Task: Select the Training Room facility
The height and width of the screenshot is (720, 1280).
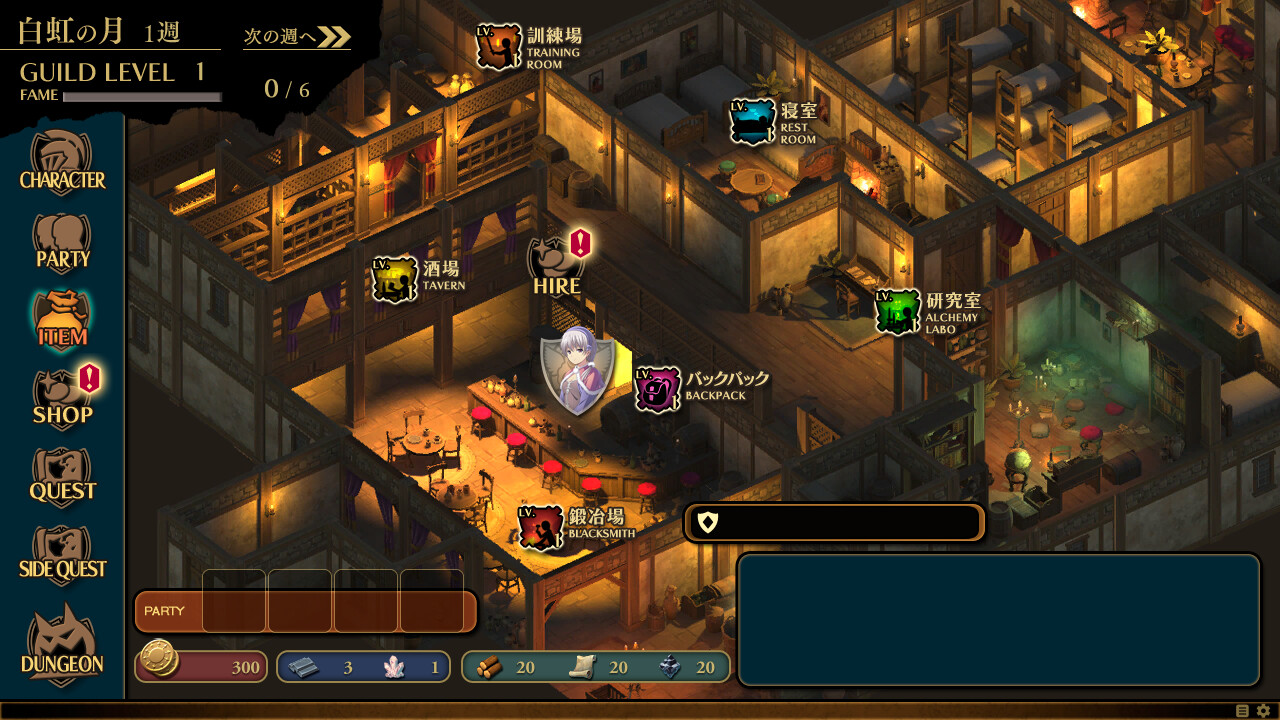Action: pyautogui.click(x=499, y=47)
